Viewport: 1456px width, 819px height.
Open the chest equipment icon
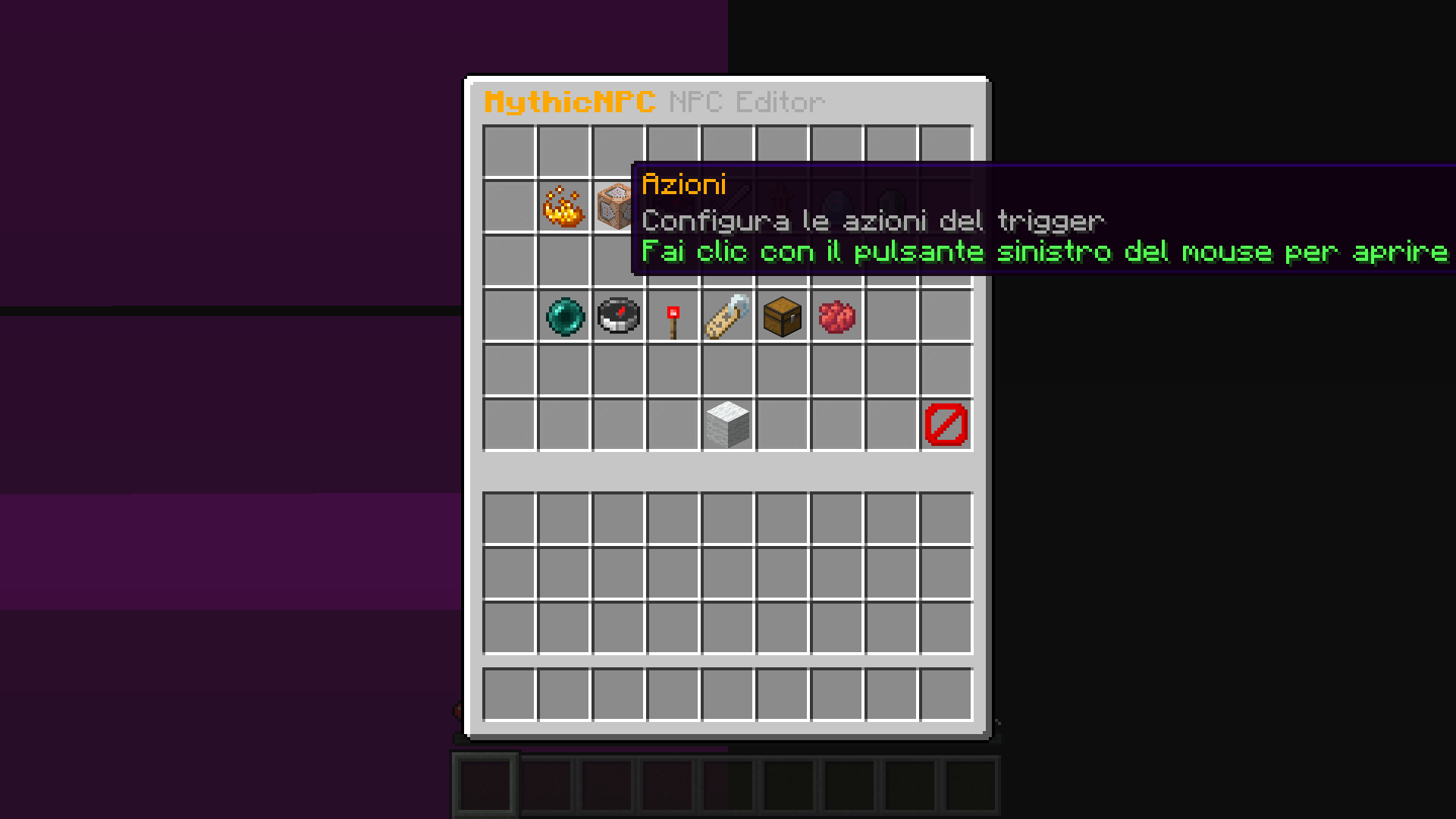tap(783, 316)
